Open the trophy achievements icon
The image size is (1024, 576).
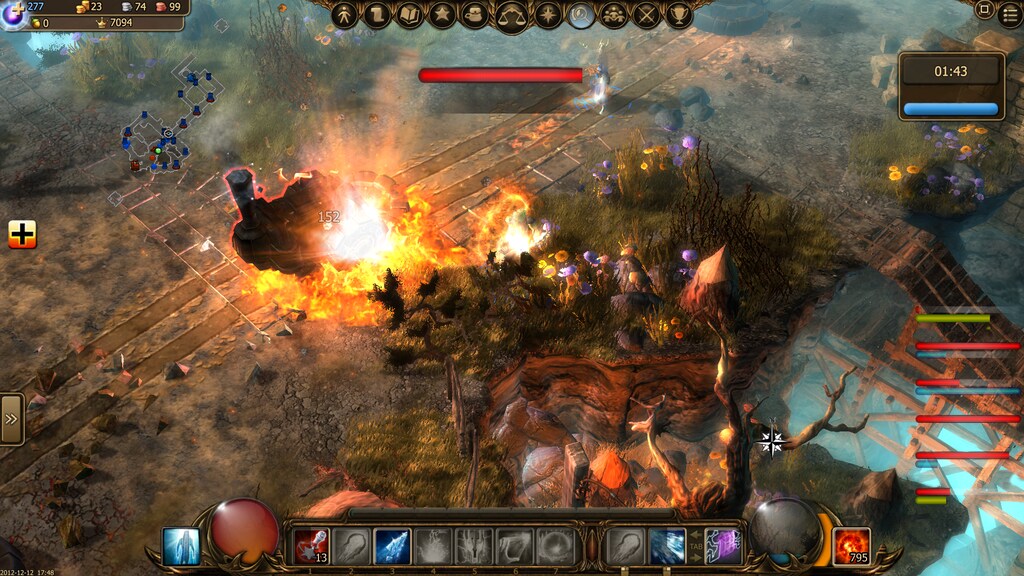680,14
